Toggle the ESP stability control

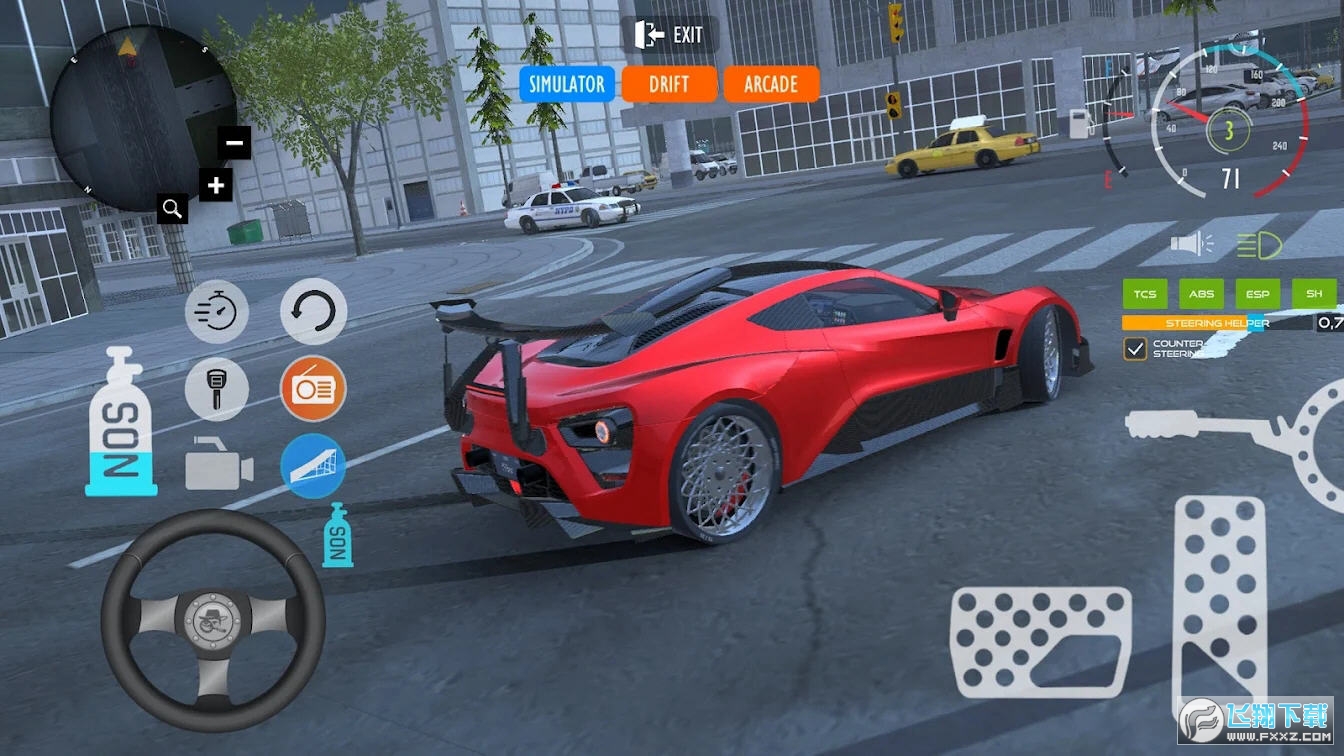pos(1257,294)
